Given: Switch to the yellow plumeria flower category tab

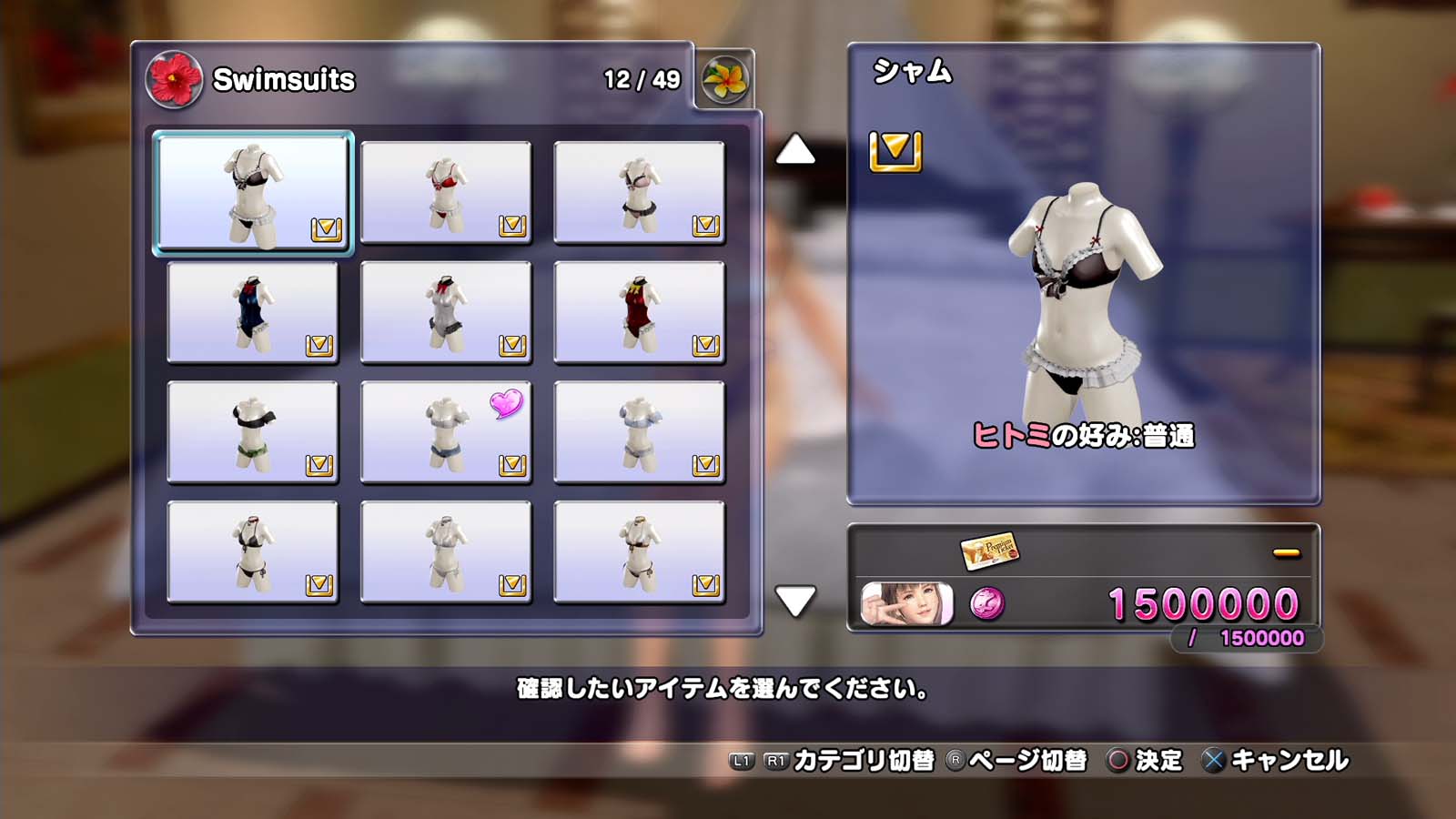Looking at the screenshot, I should point(725,80).
